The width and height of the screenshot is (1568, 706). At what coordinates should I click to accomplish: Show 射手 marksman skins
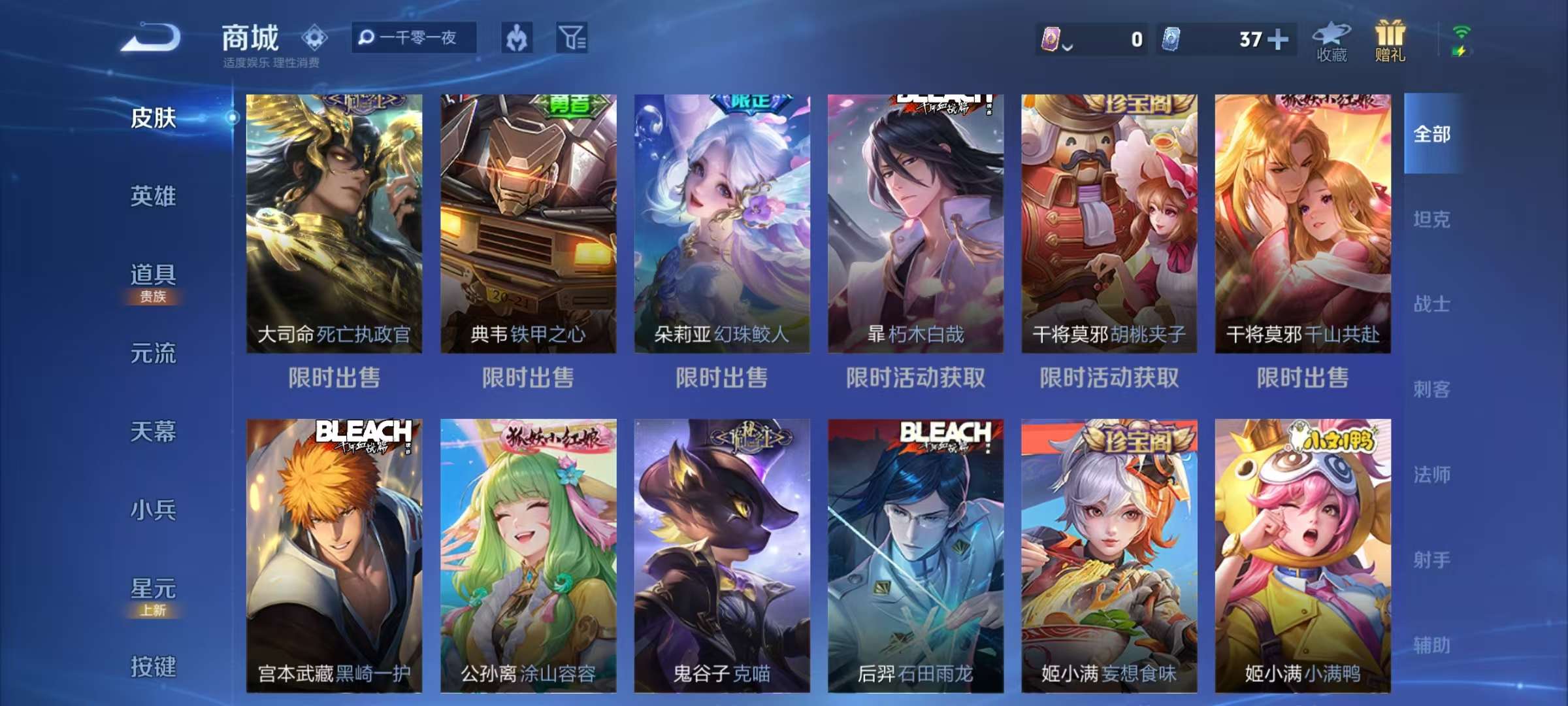(x=1431, y=560)
